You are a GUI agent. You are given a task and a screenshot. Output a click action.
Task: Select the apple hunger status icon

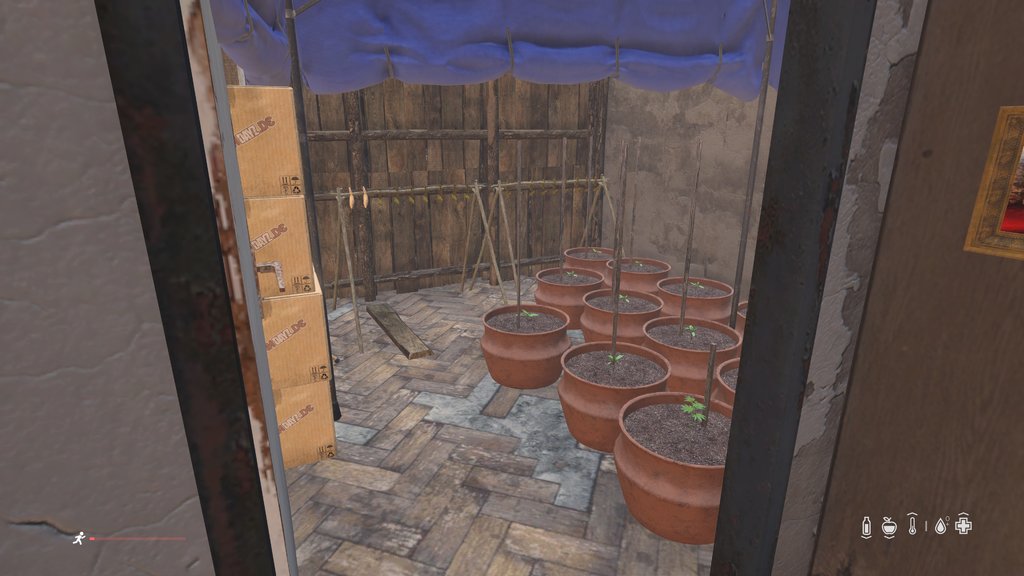889,526
